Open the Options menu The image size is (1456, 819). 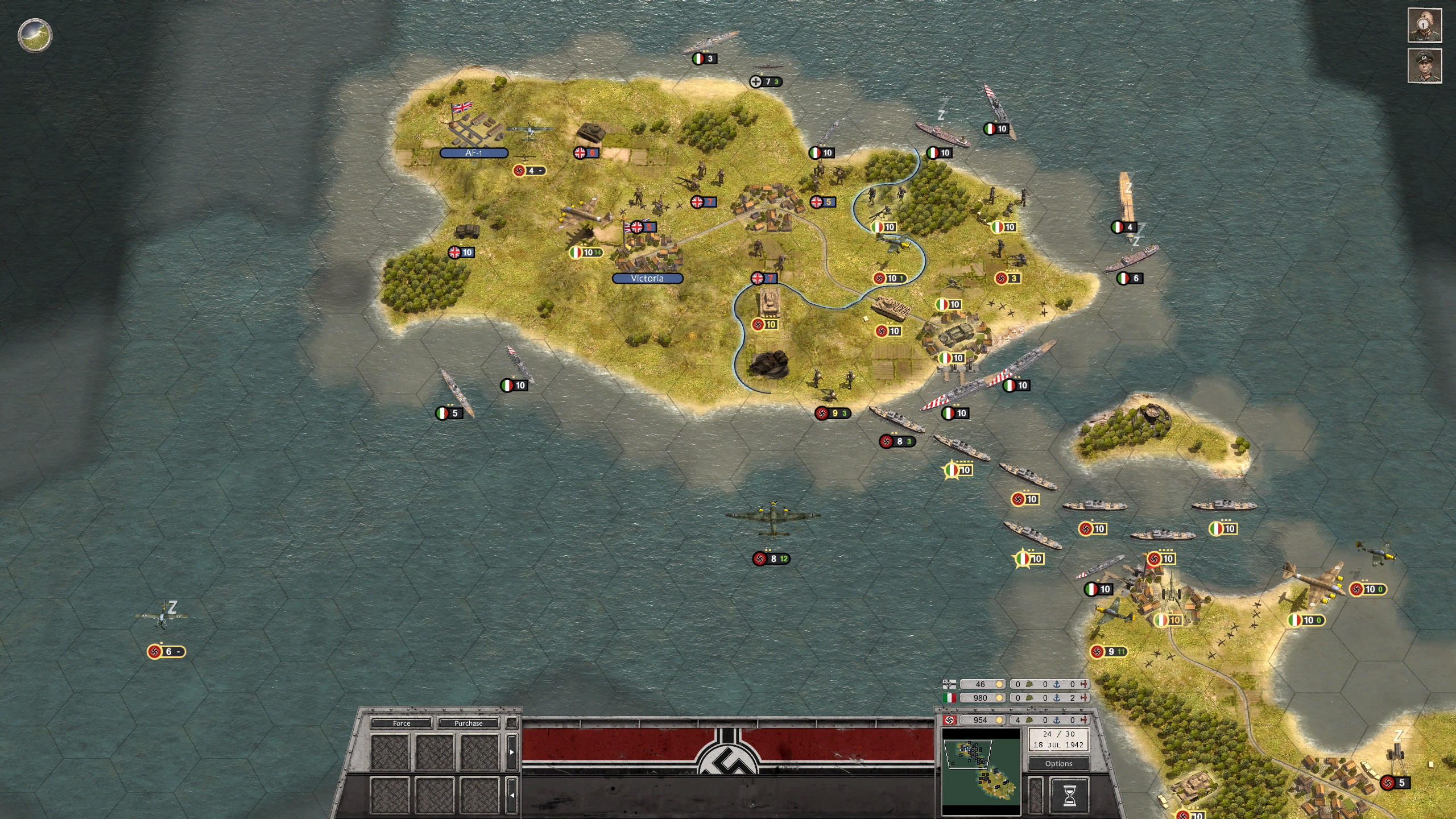point(1058,764)
